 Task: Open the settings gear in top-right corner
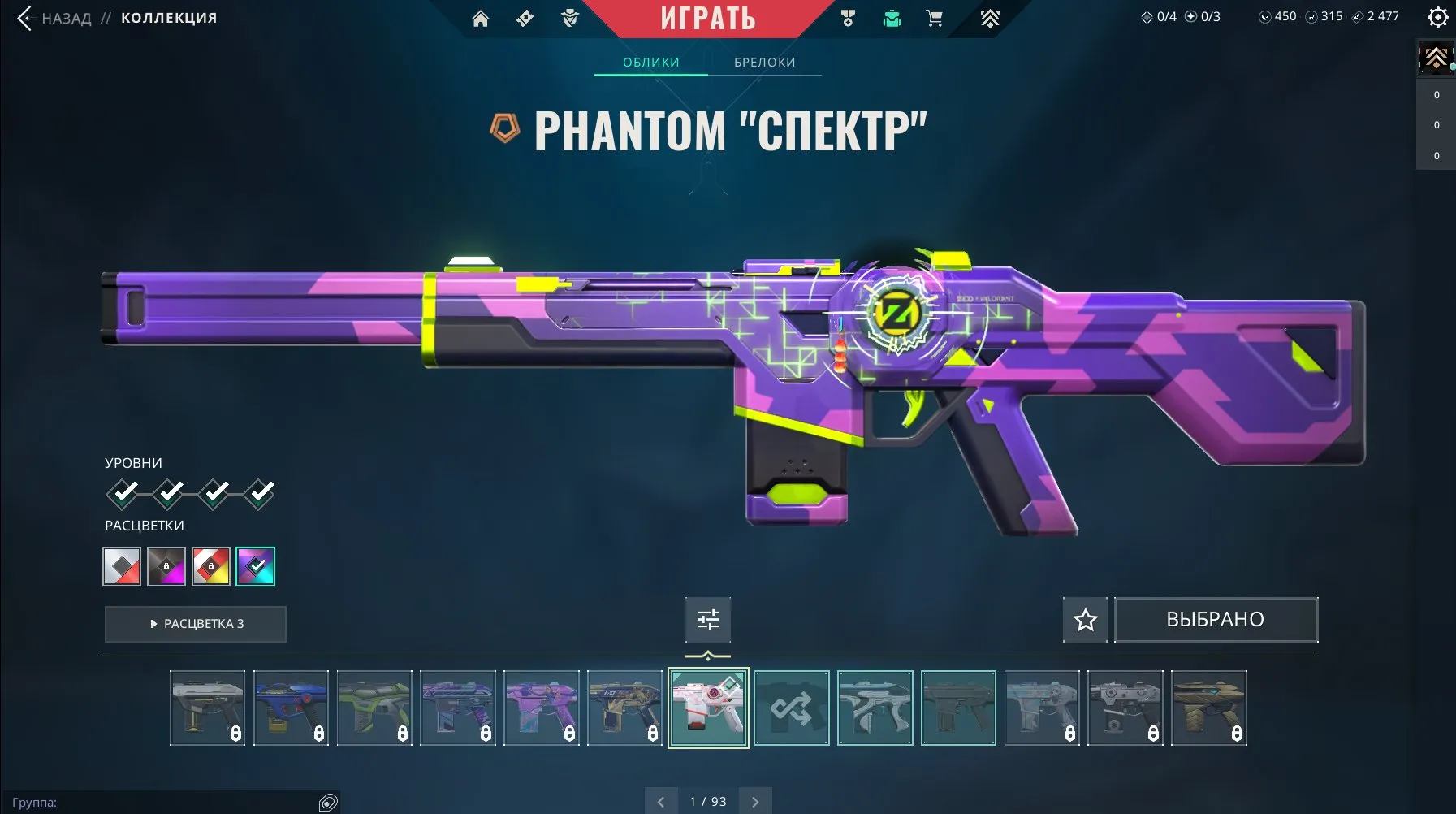pyautogui.click(x=1438, y=16)
